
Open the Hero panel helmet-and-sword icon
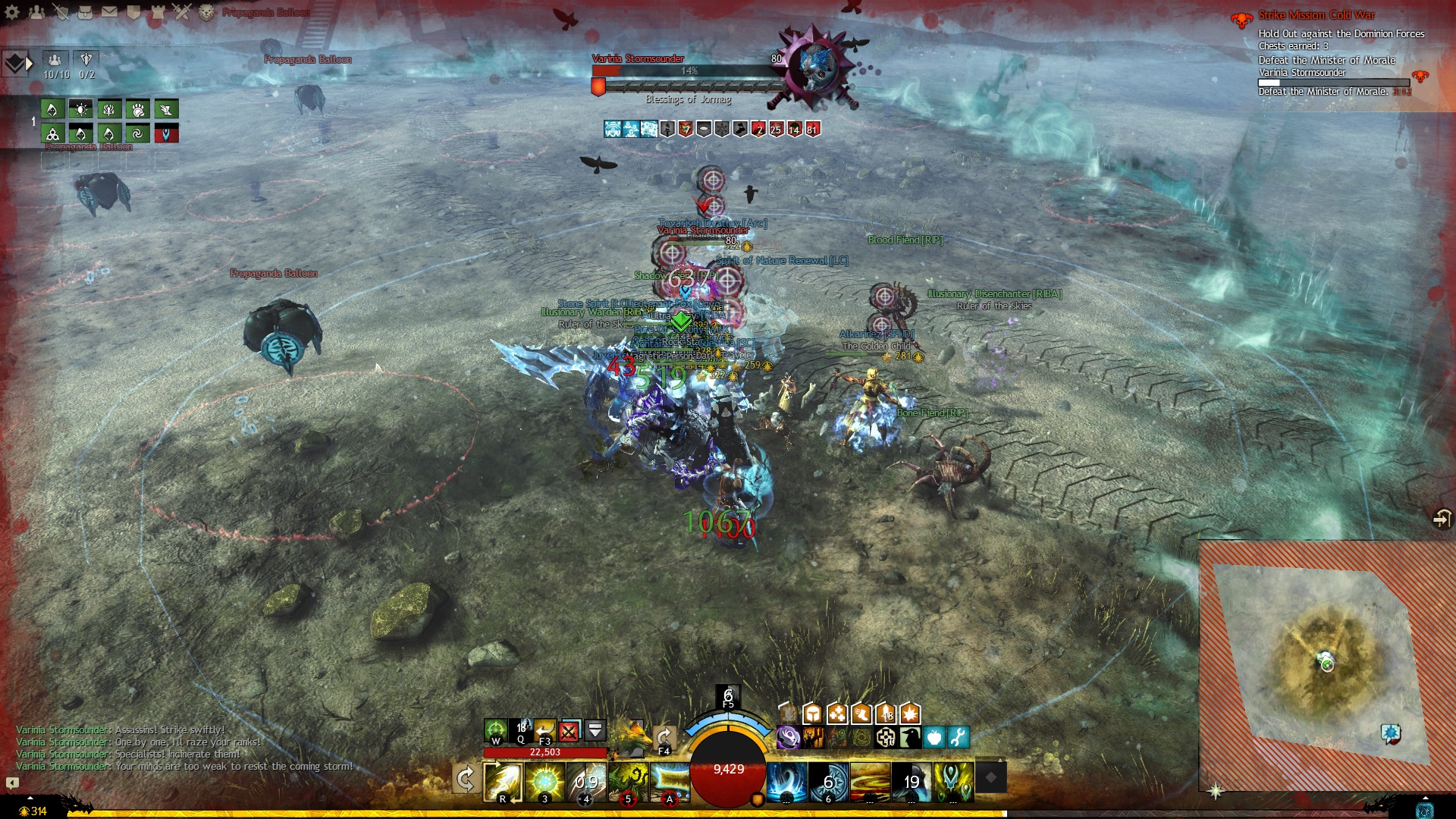click(x=61, y=11)
